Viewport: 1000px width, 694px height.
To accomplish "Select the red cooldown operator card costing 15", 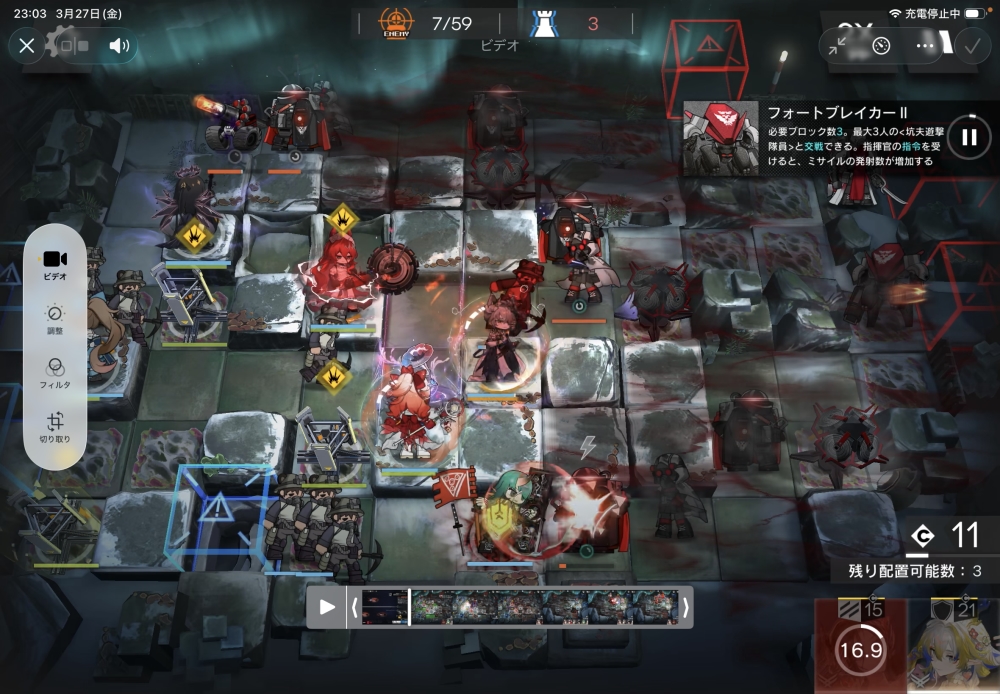I will click(860, 648).
